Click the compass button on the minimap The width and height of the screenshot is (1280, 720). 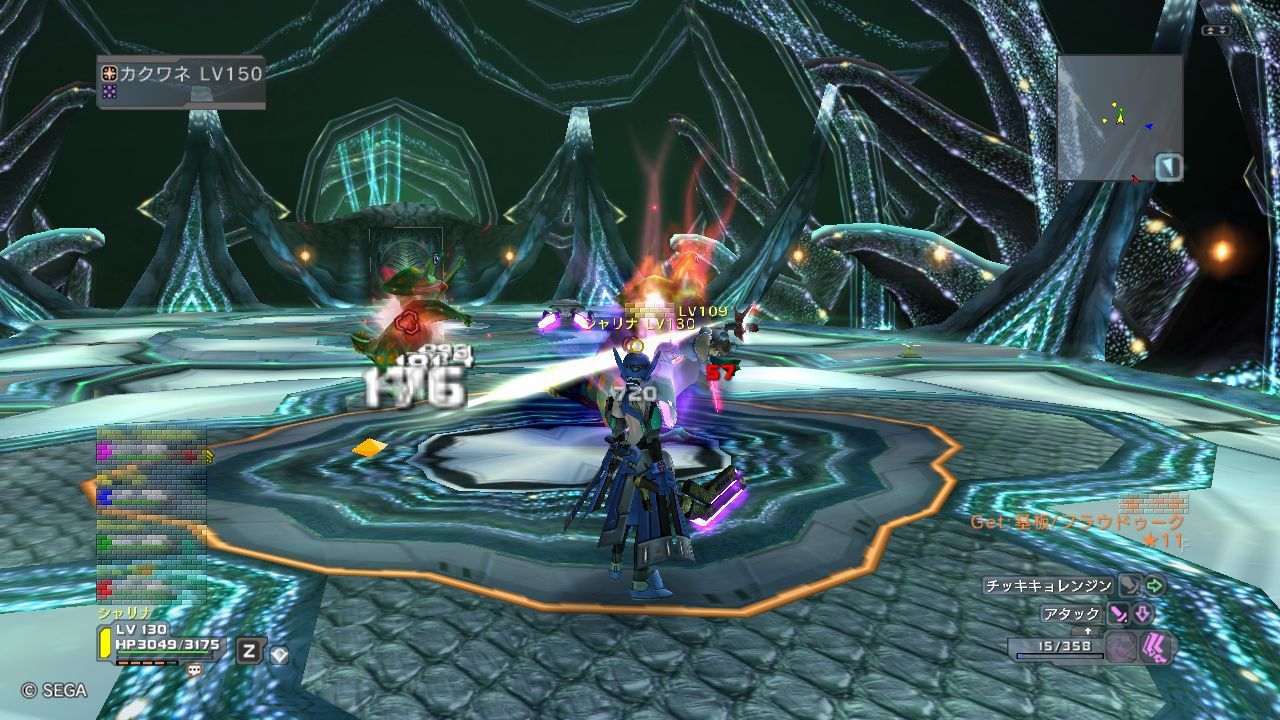point(1168,167)
